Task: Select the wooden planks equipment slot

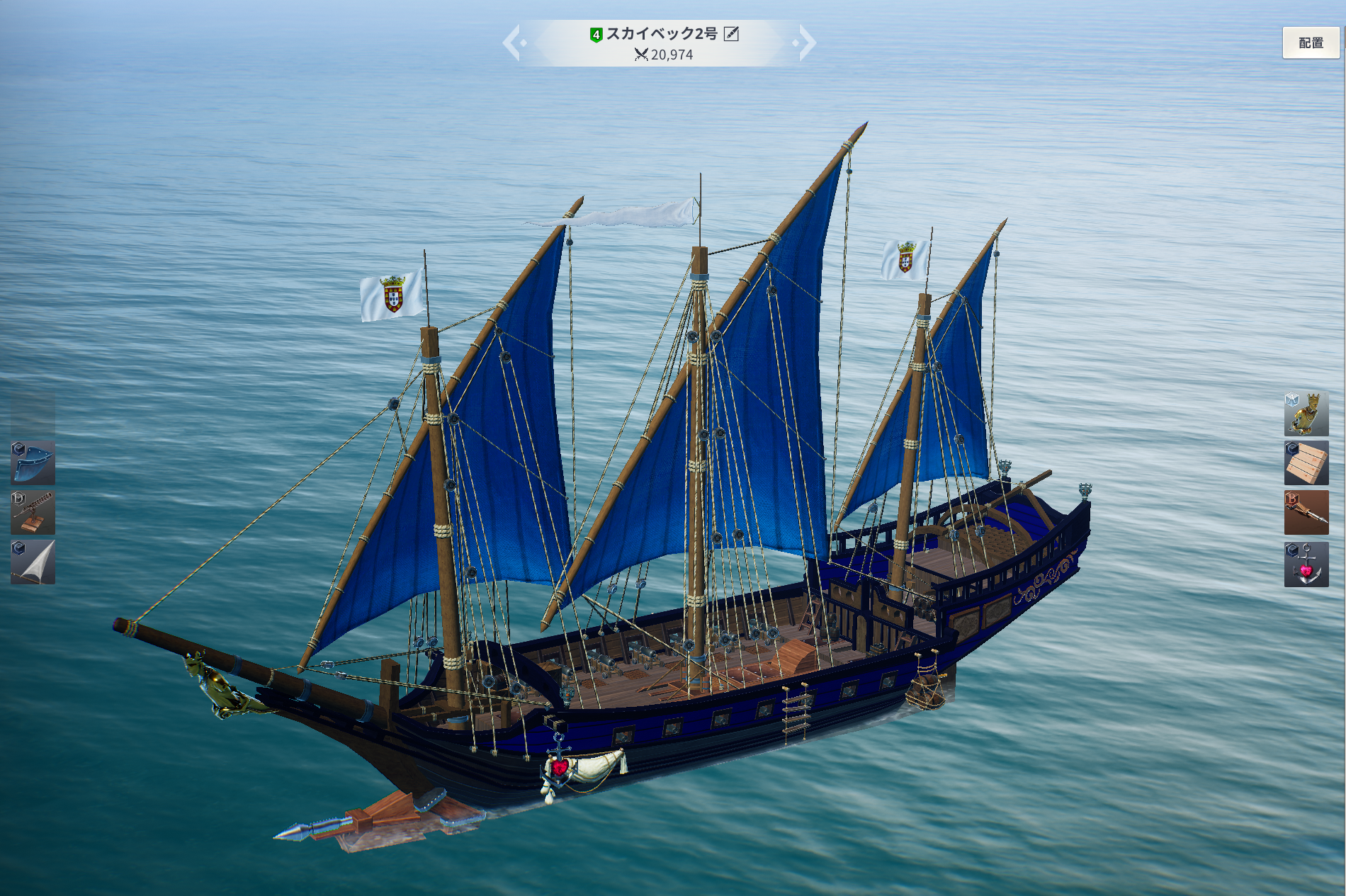Action: [x=1306, y=463]
